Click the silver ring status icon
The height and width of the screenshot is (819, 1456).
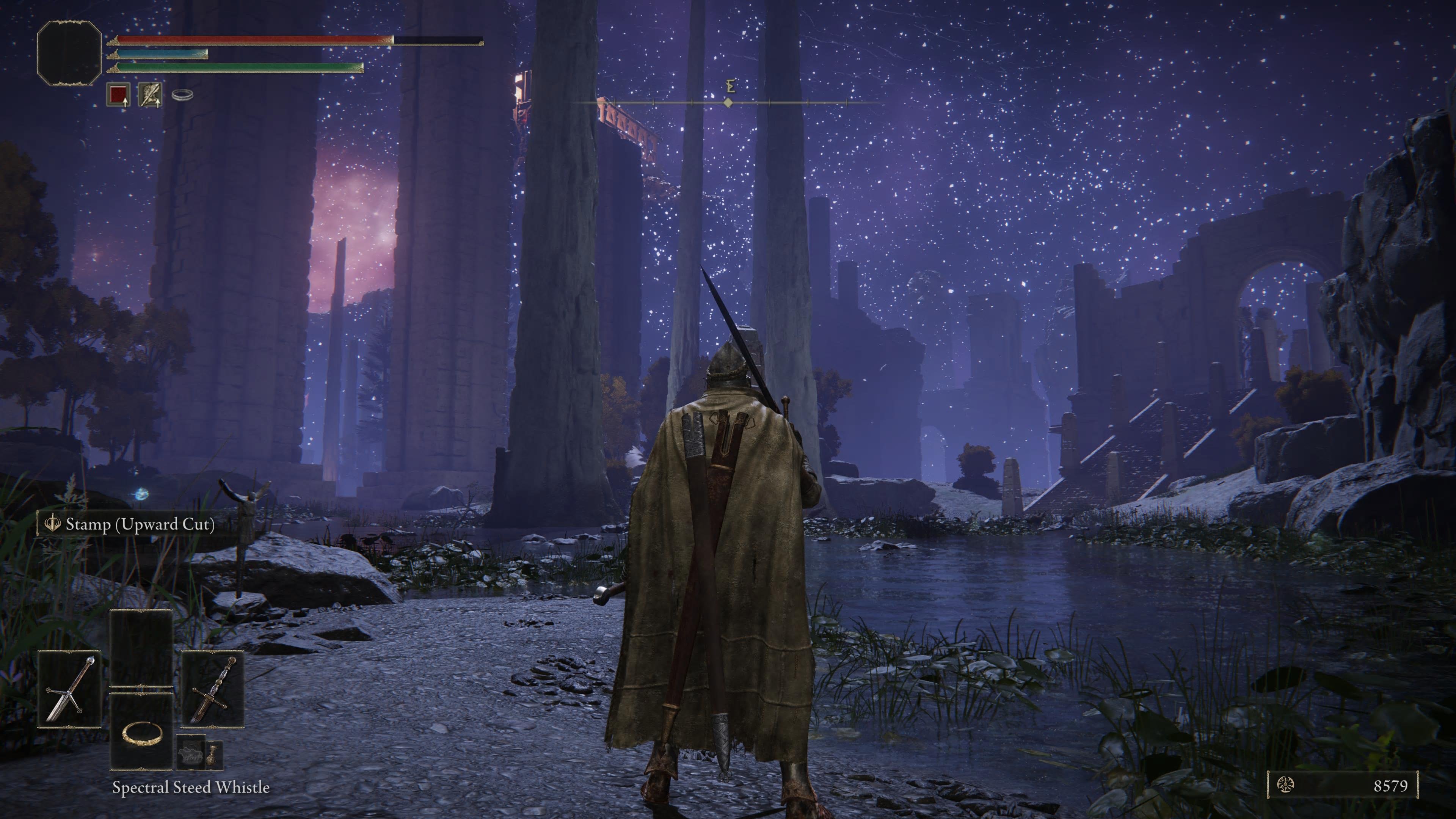[x=182, y=95]
